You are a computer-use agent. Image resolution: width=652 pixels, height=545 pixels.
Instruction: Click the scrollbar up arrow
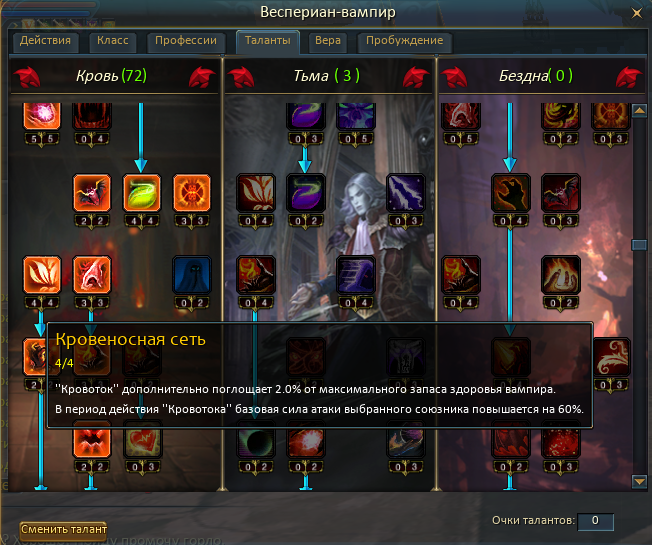coord(638,109)
